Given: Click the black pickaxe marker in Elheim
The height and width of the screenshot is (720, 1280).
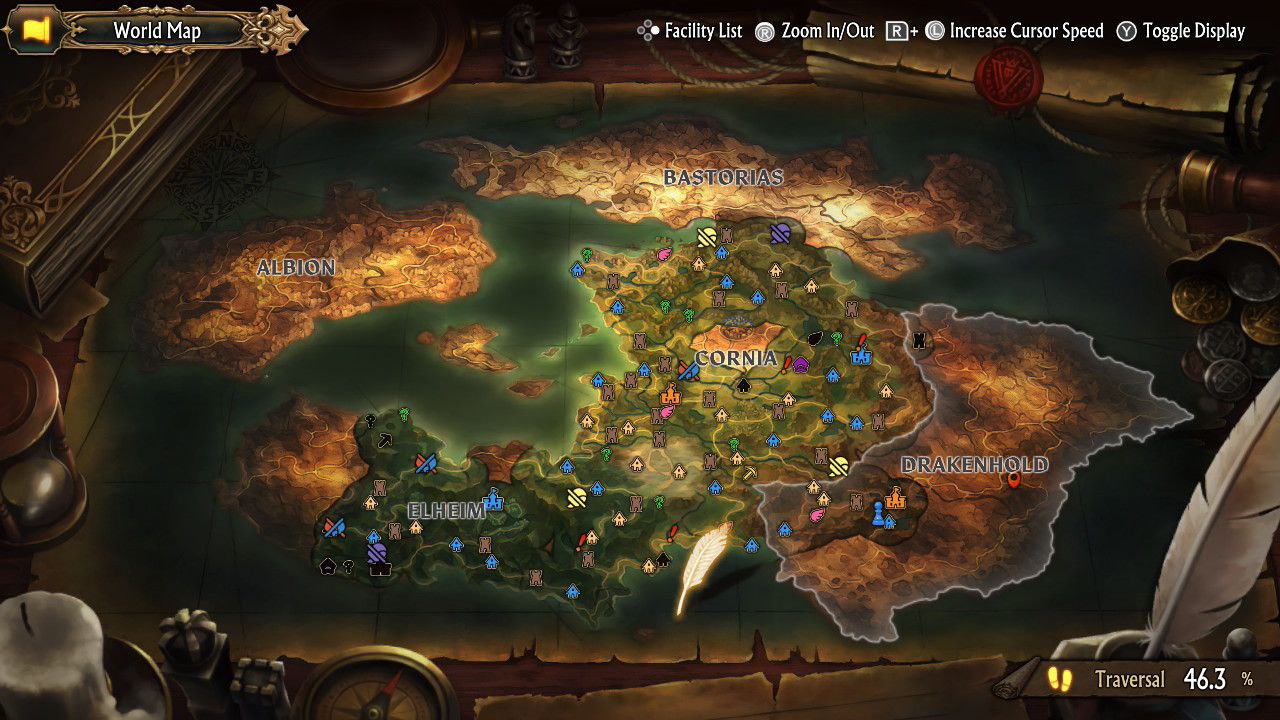Looking at the screenshot, I should [x=385, y=439].
